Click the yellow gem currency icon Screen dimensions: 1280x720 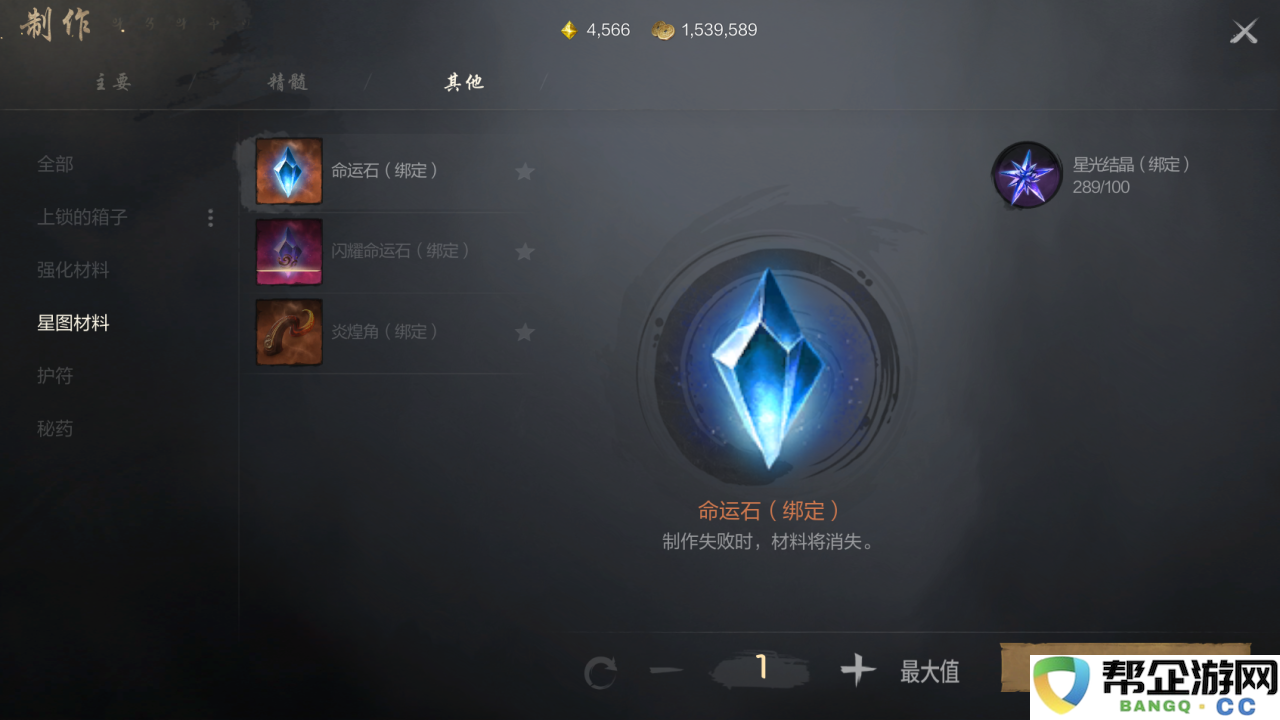click(569, 30)
